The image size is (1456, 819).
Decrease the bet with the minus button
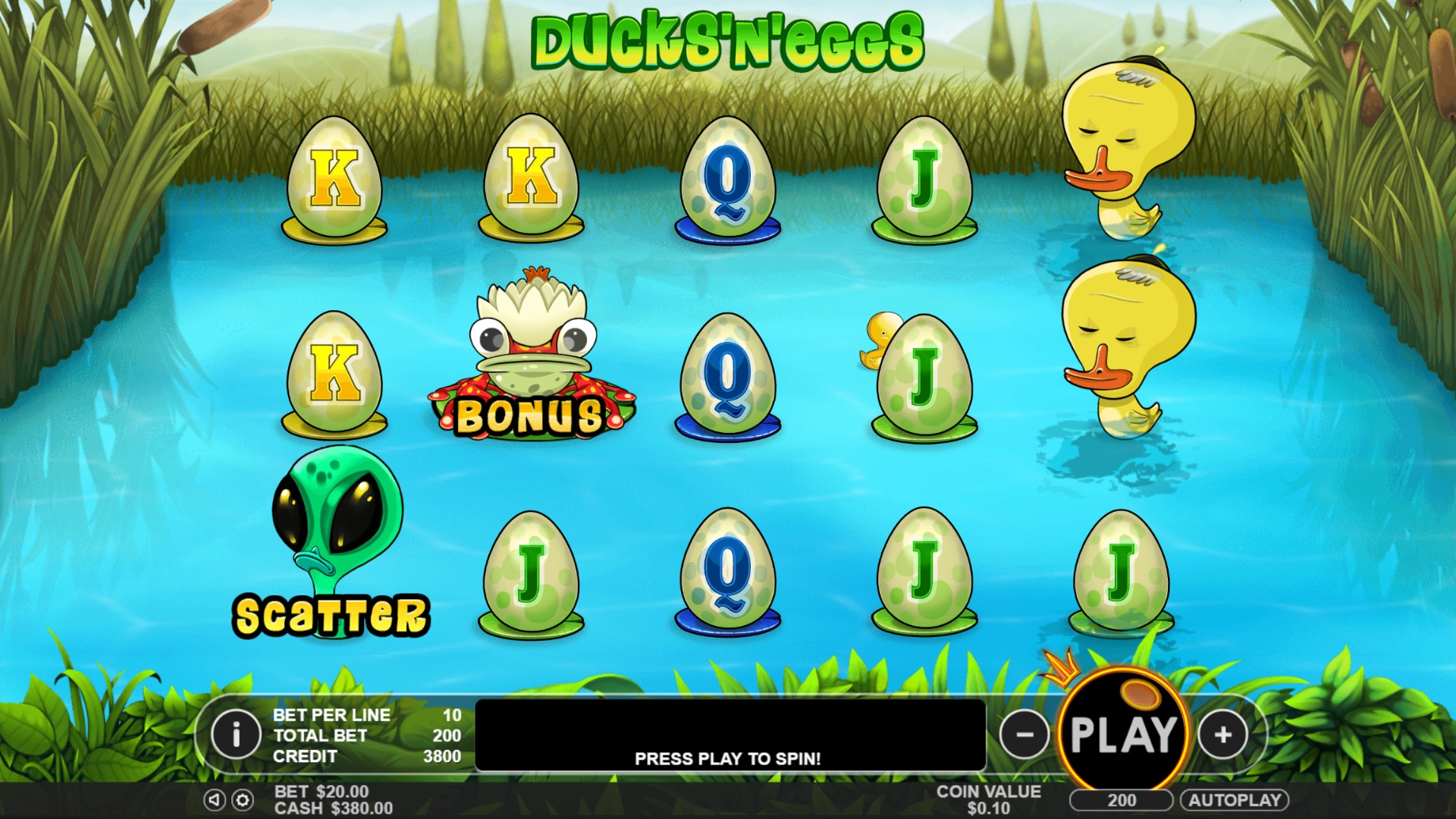1024,734
